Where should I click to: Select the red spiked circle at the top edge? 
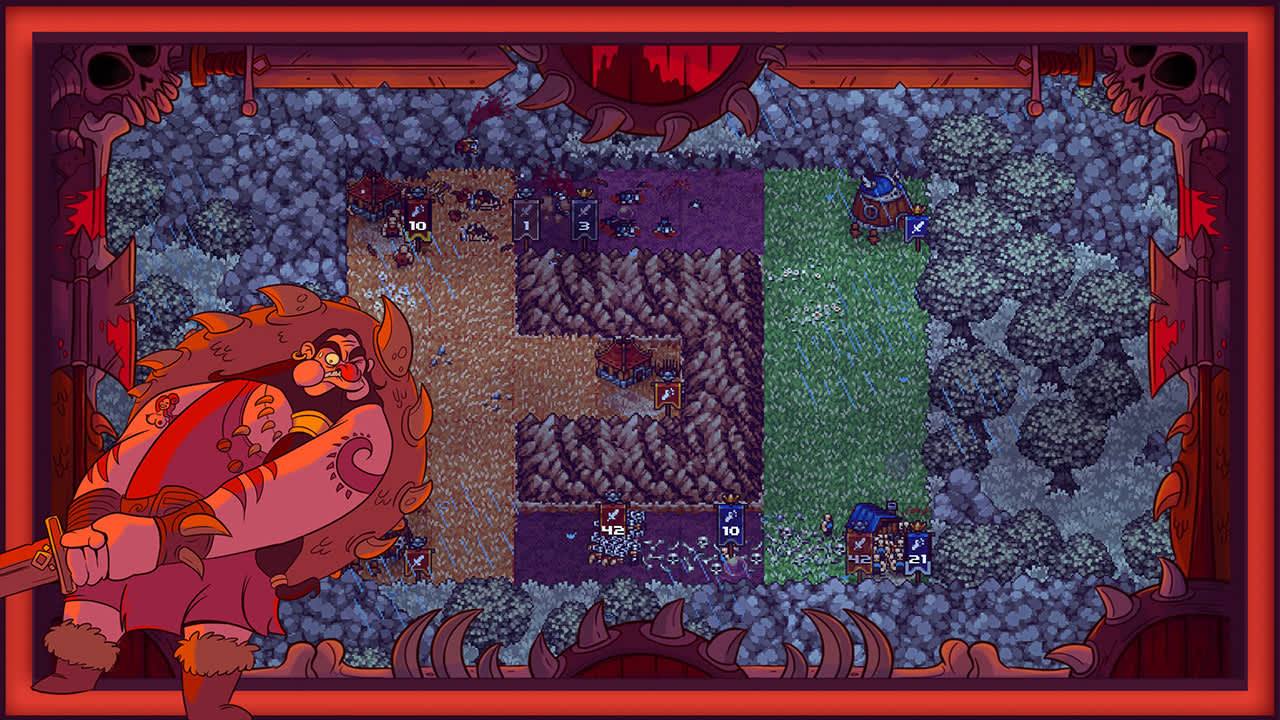click(x=640, y=55)
